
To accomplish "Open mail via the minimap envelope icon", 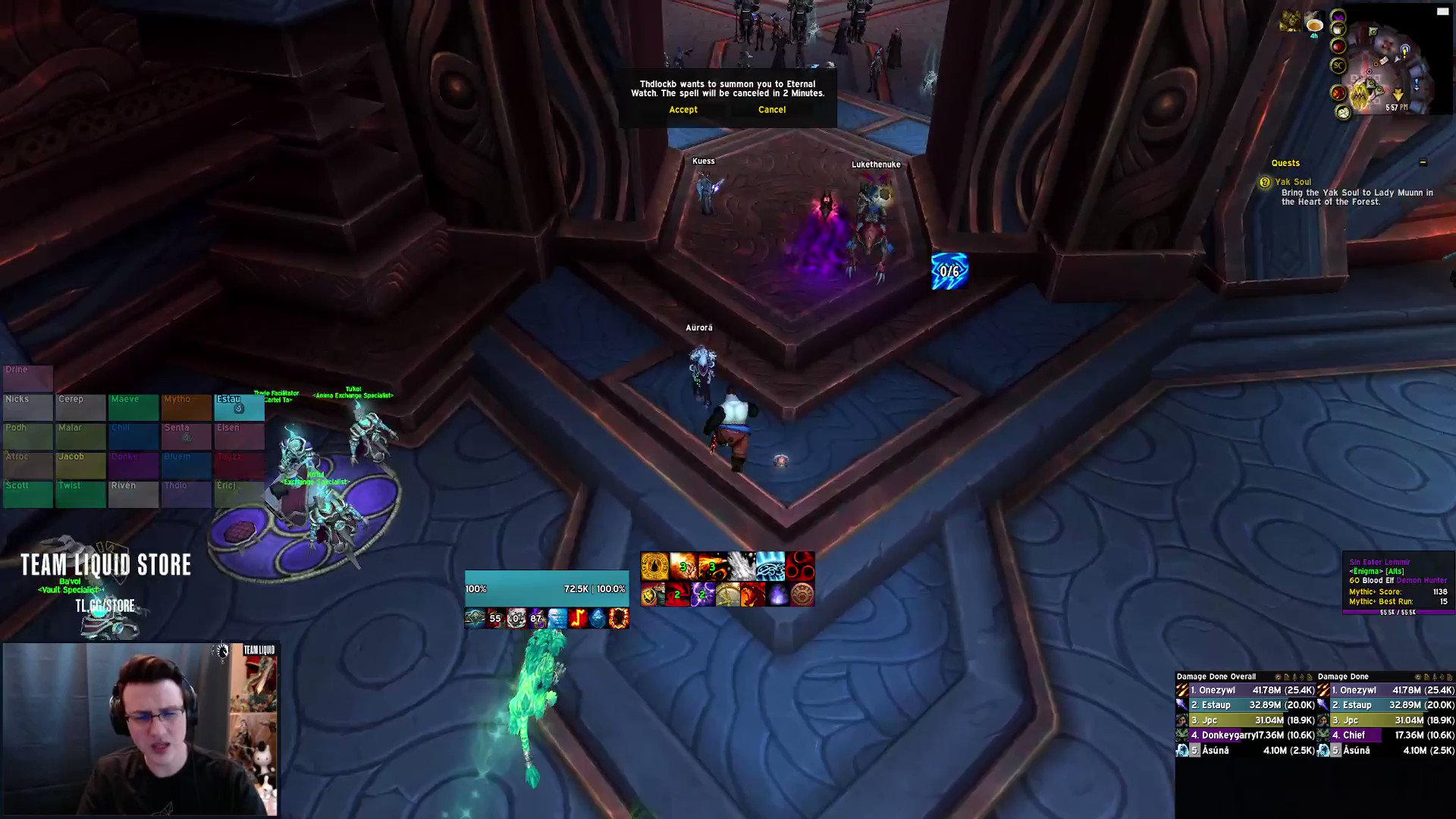I will click(x=1383, y=61).
